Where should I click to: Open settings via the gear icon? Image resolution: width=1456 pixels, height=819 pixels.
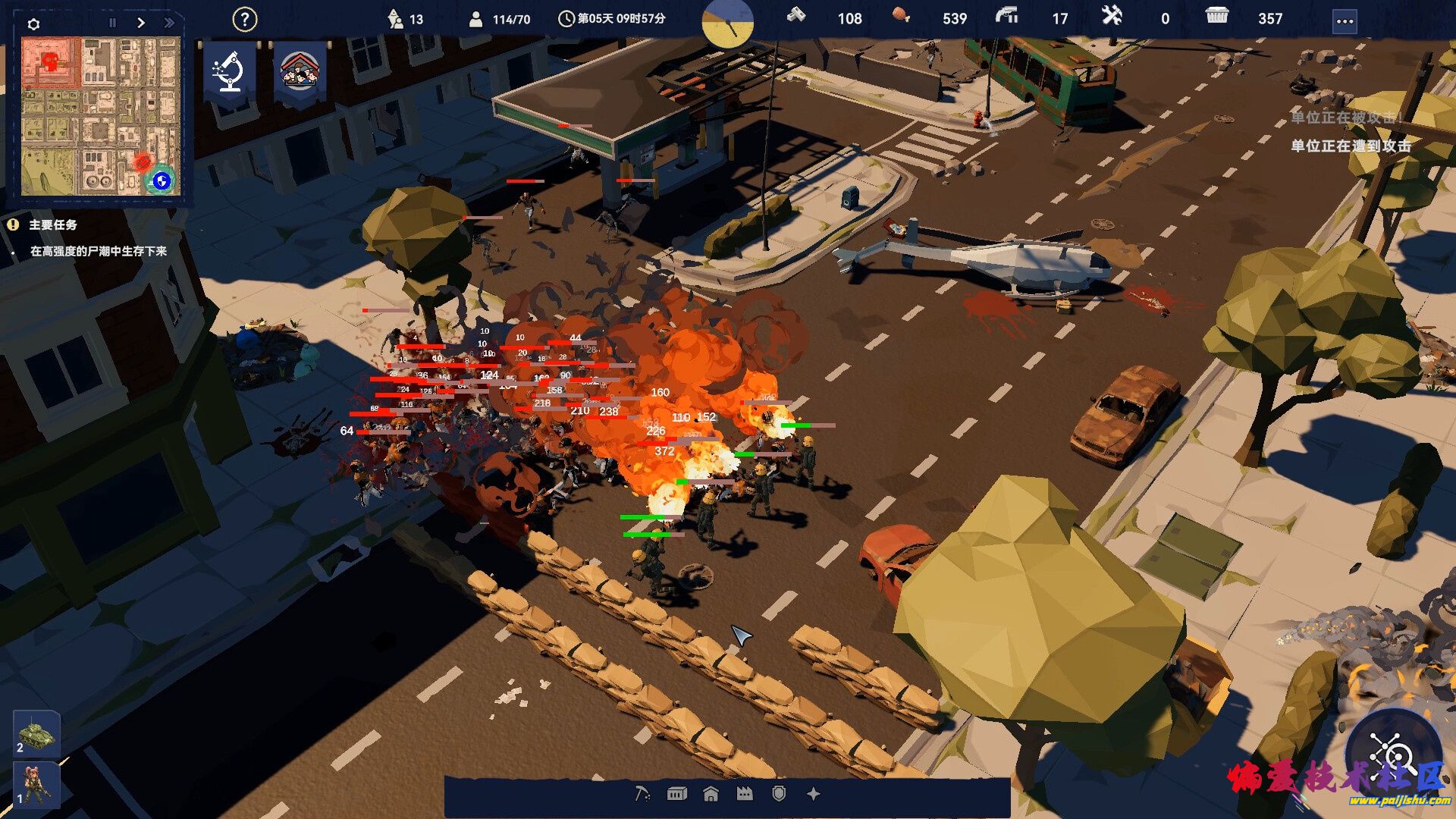point(33,24)
